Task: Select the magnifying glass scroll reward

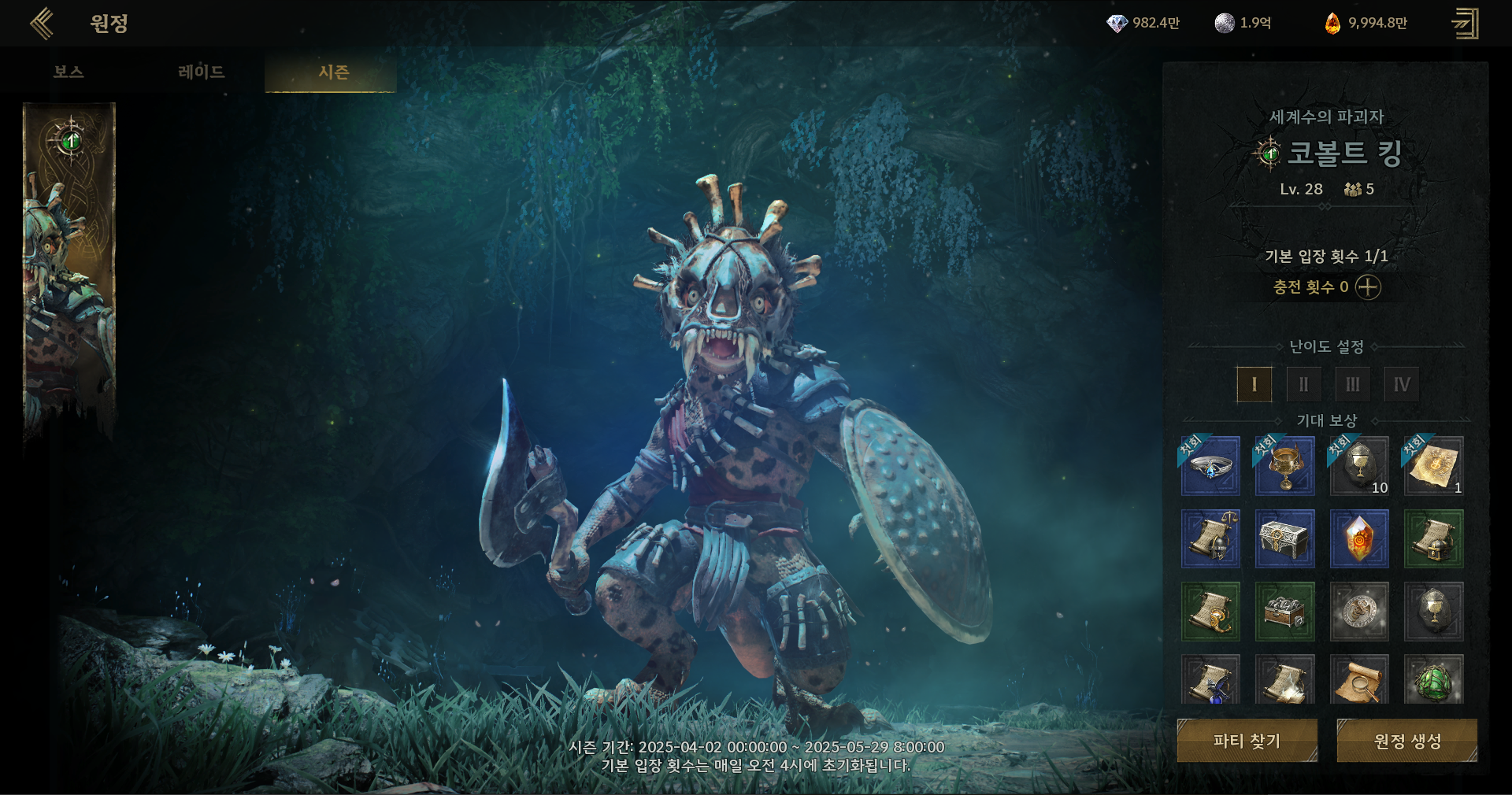Action: (1359, 680)
